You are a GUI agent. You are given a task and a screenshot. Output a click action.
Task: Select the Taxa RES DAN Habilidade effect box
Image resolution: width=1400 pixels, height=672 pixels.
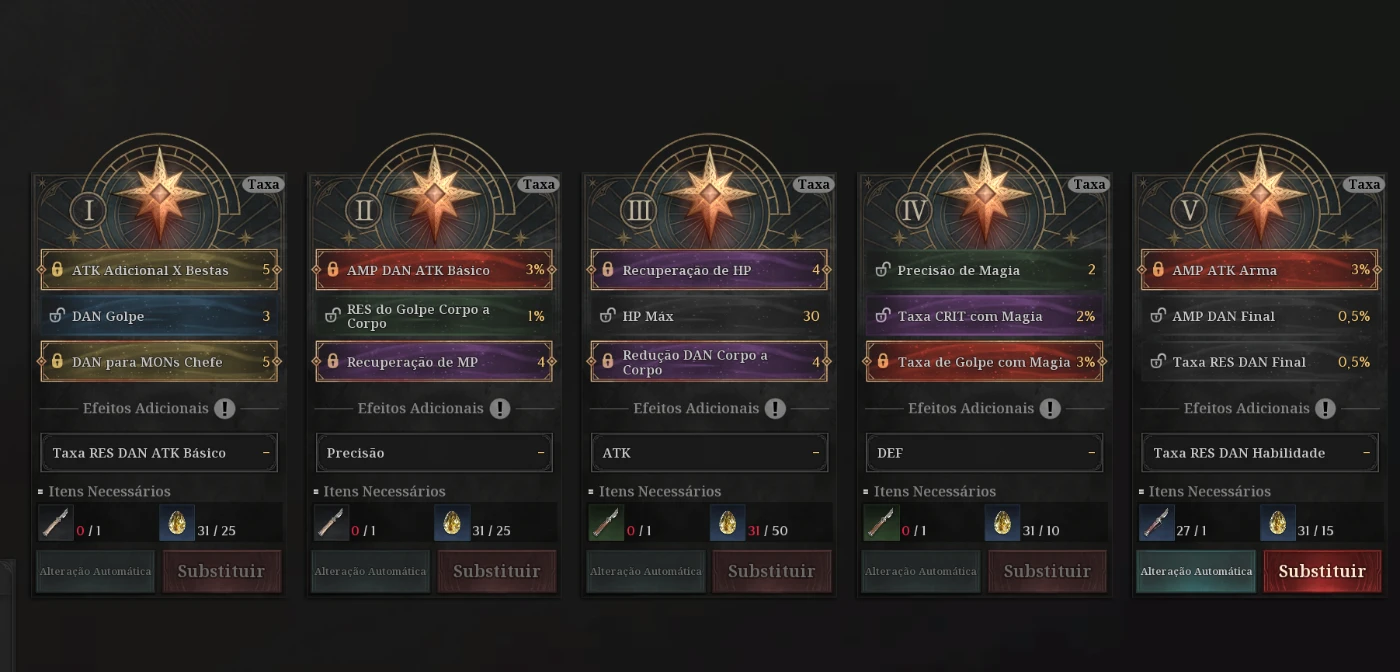(1259, 453)
